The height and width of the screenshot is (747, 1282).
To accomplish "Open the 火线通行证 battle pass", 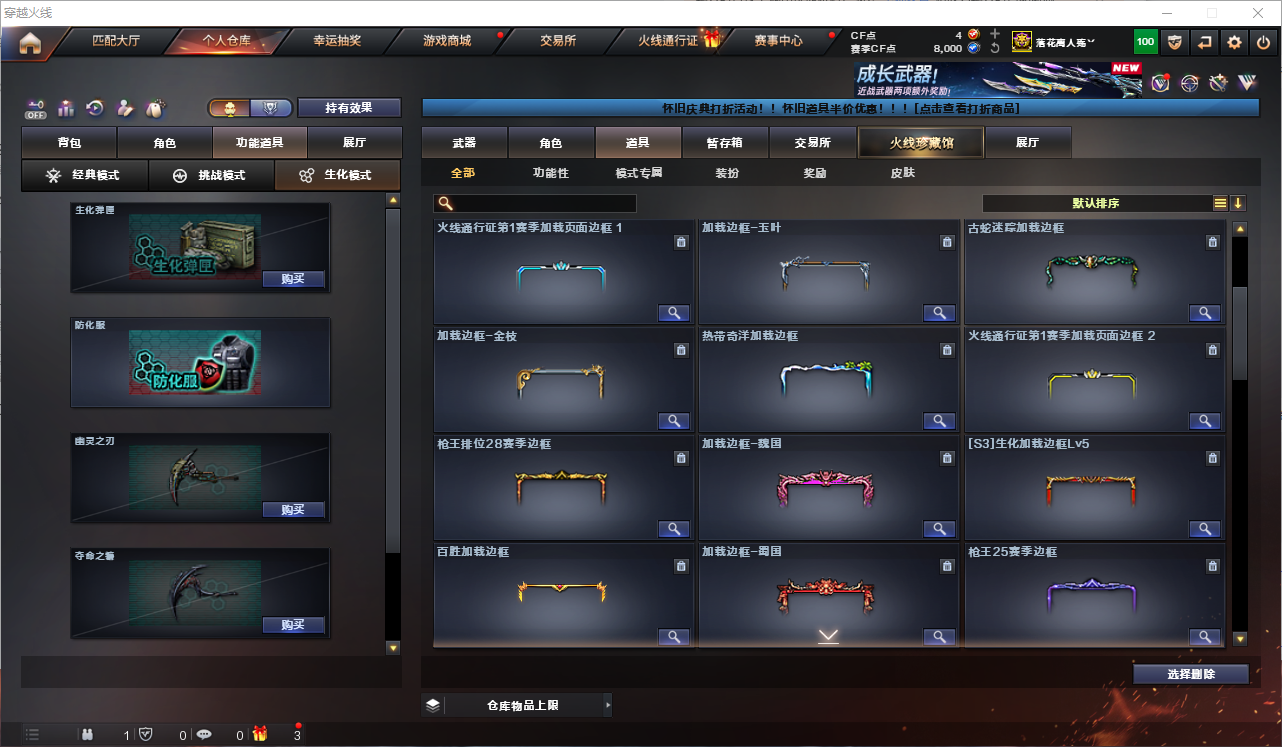I will click(x=668, y=41).
